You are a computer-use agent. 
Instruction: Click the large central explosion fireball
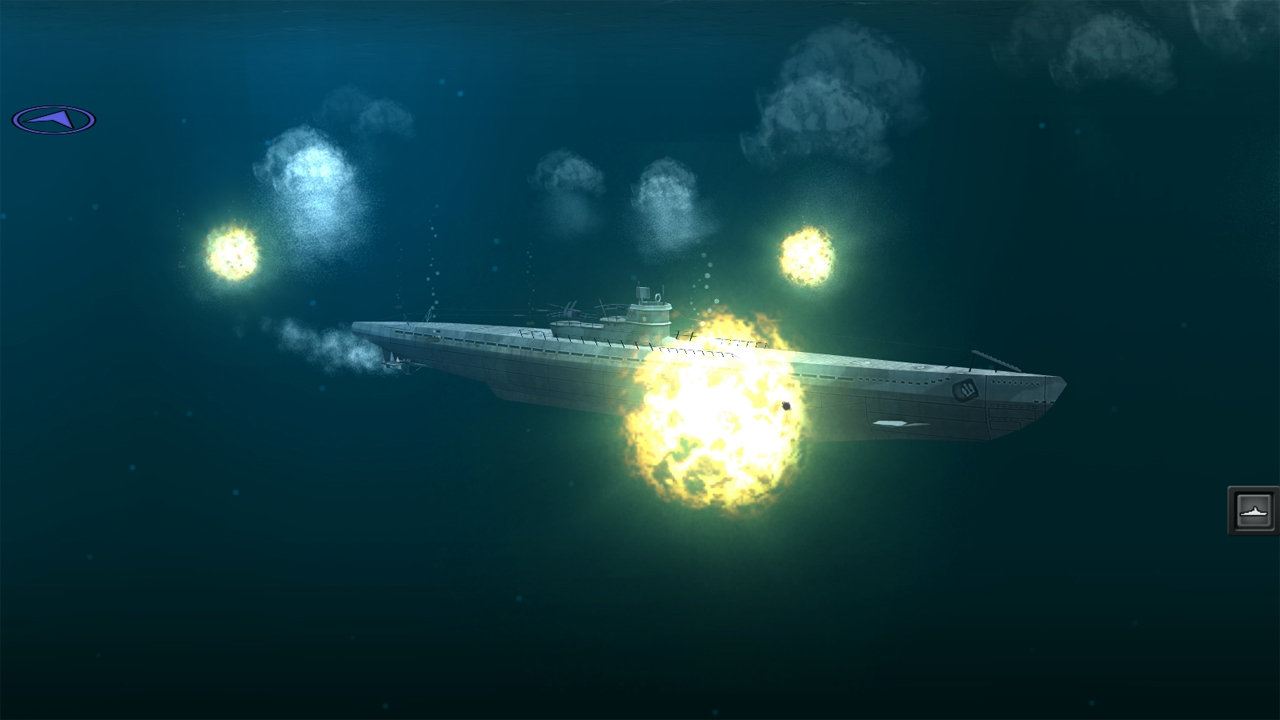(710, 410)
